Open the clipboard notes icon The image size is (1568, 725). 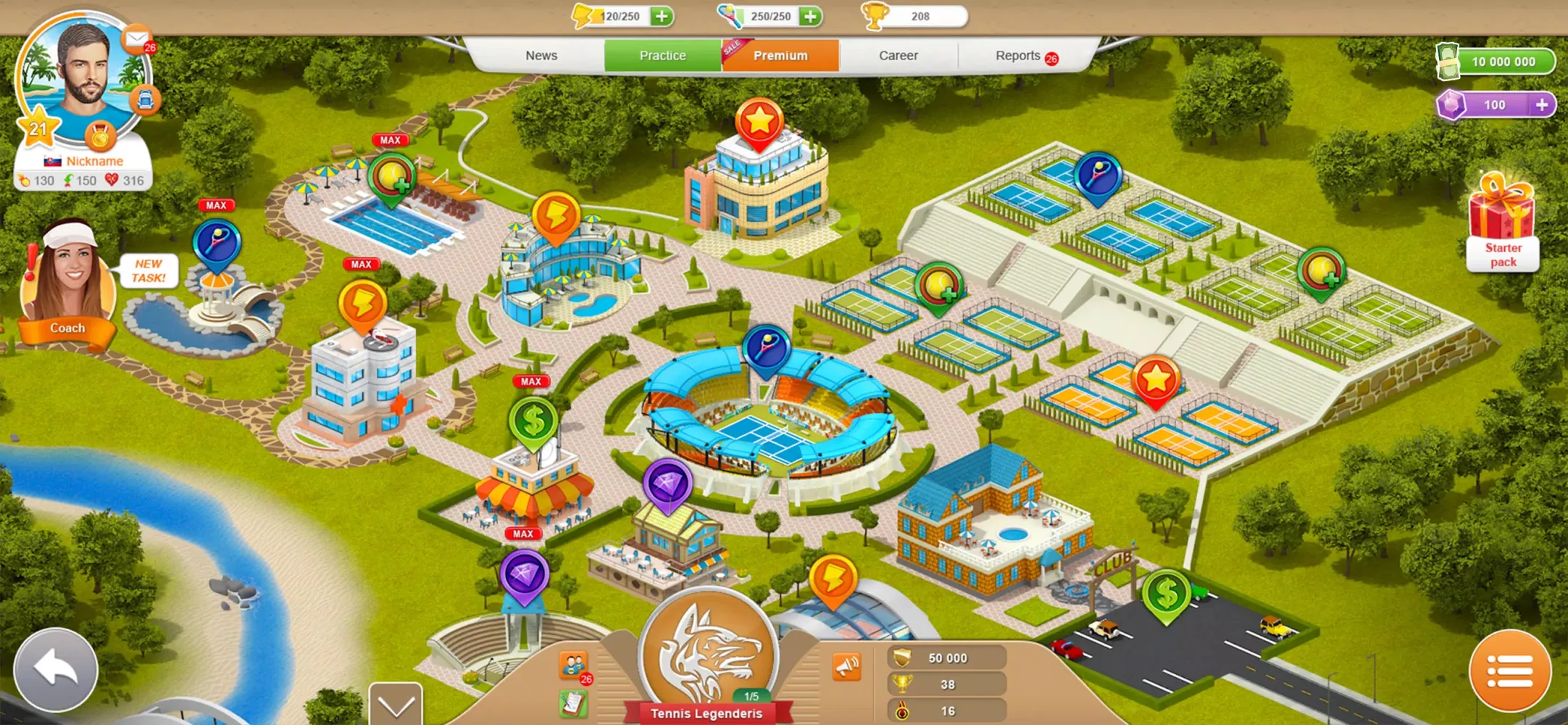[x=572, y=703]
